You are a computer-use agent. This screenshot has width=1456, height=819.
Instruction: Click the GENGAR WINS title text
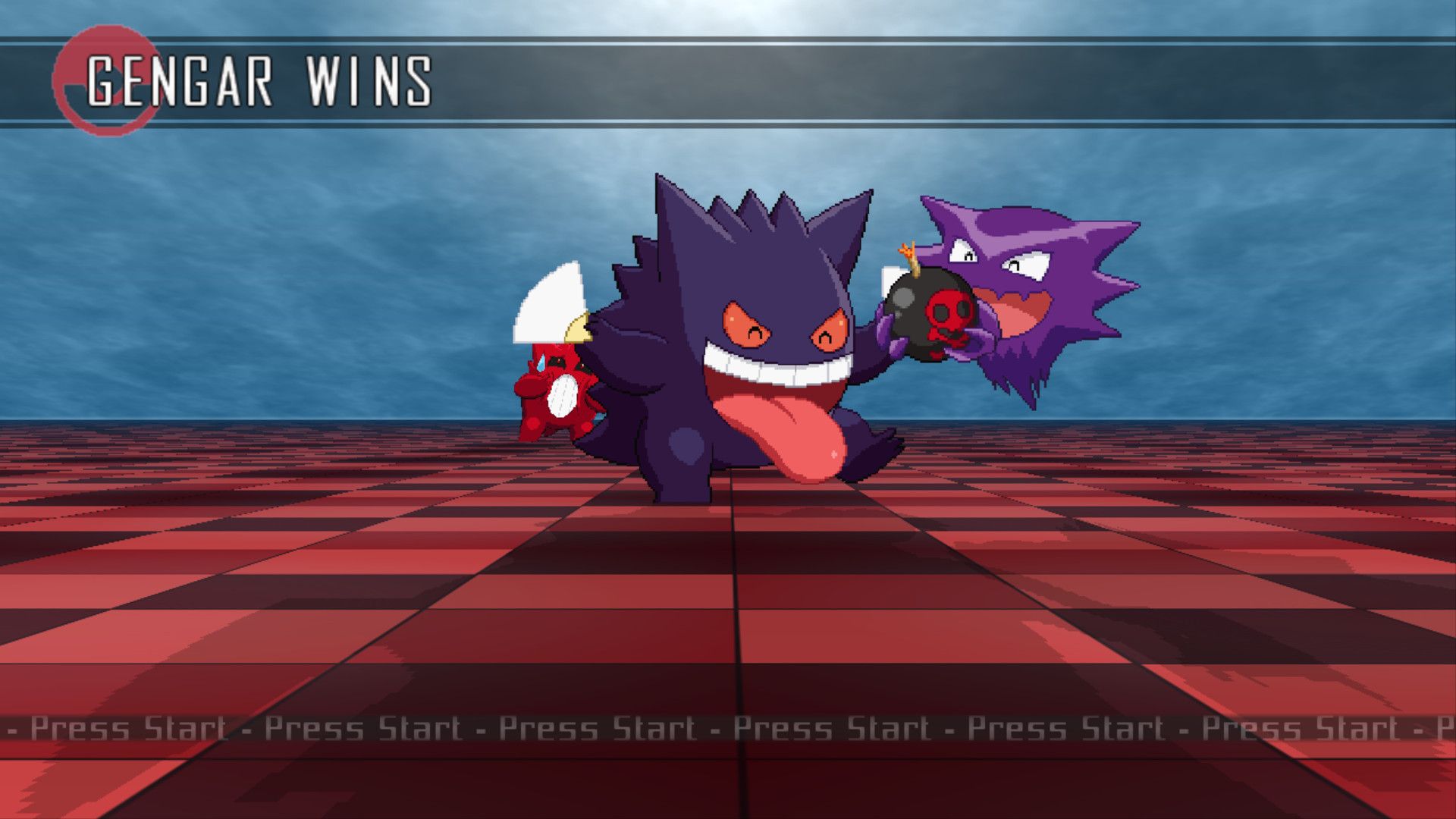click(x=262, y=80)
